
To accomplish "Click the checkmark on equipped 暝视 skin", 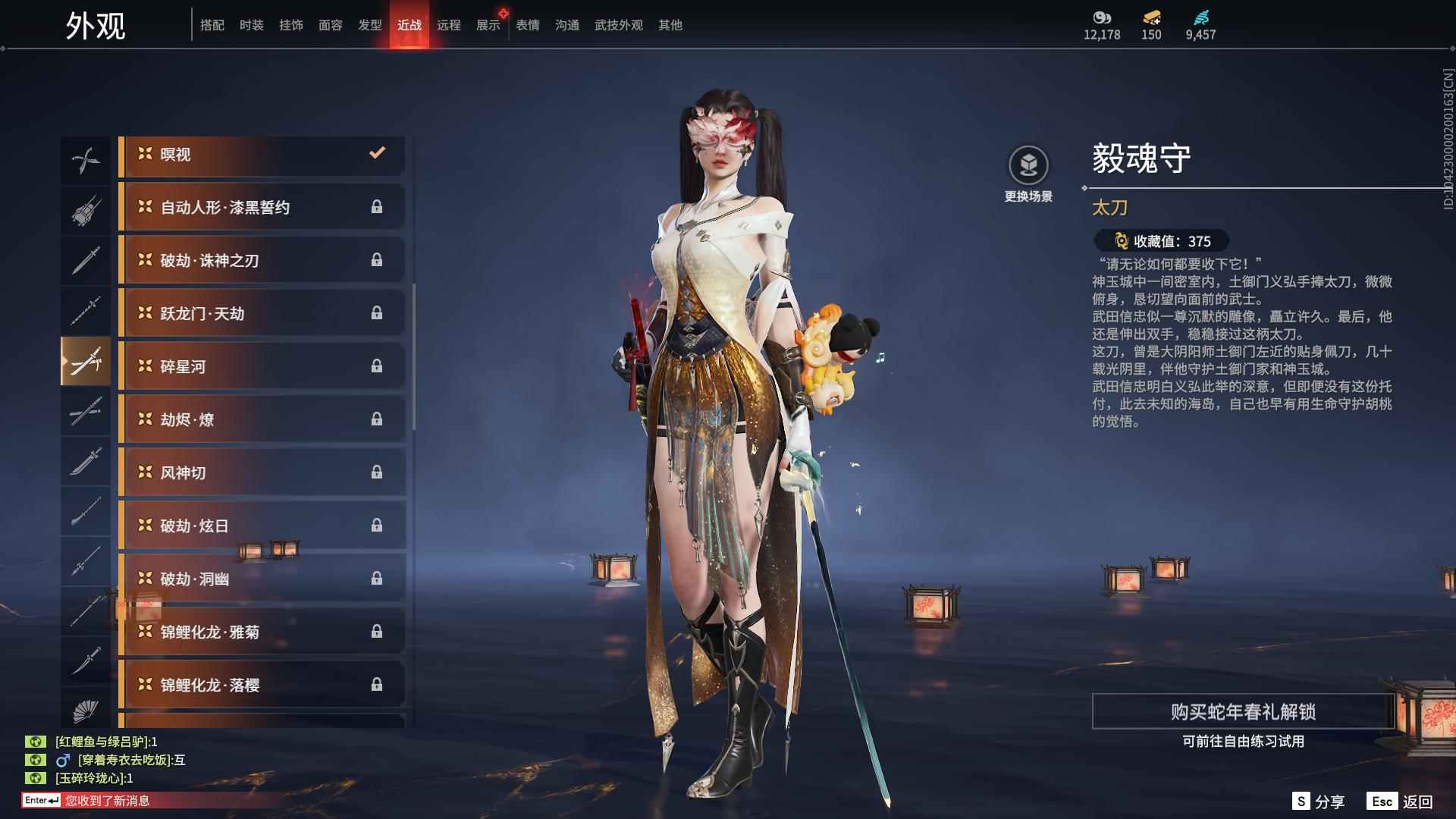I will [378, 153].
